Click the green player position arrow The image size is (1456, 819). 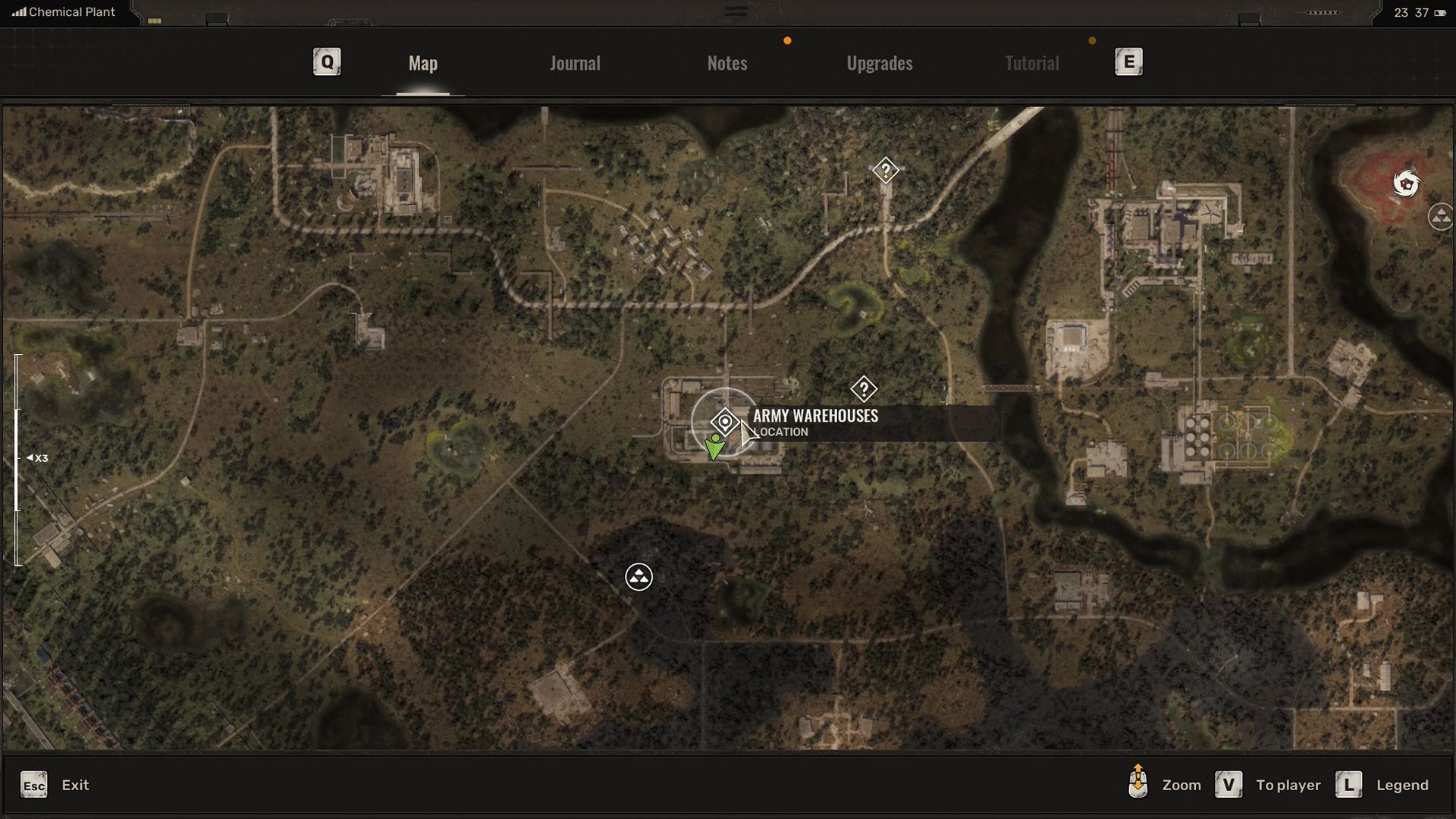[x=714, y=447]
